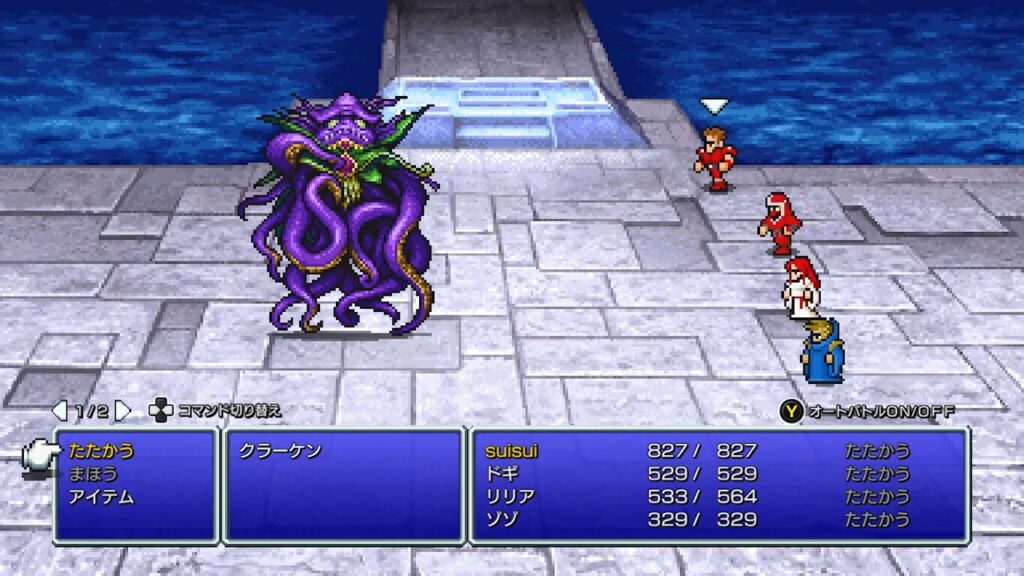
Task: Choose the まほう (Magic) command
Action: pos(94,474)
